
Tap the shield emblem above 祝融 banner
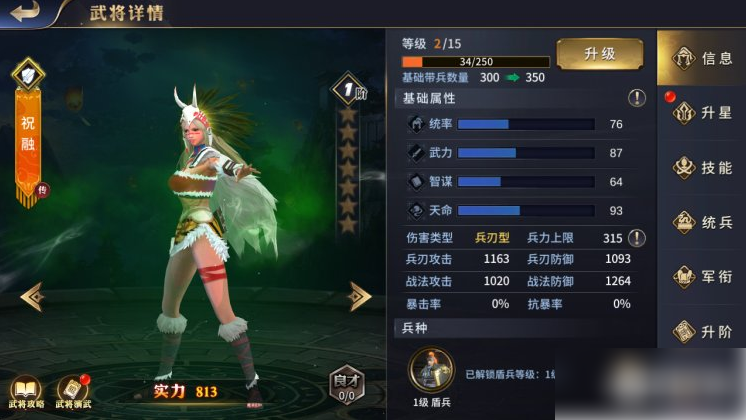coord(27,73)
